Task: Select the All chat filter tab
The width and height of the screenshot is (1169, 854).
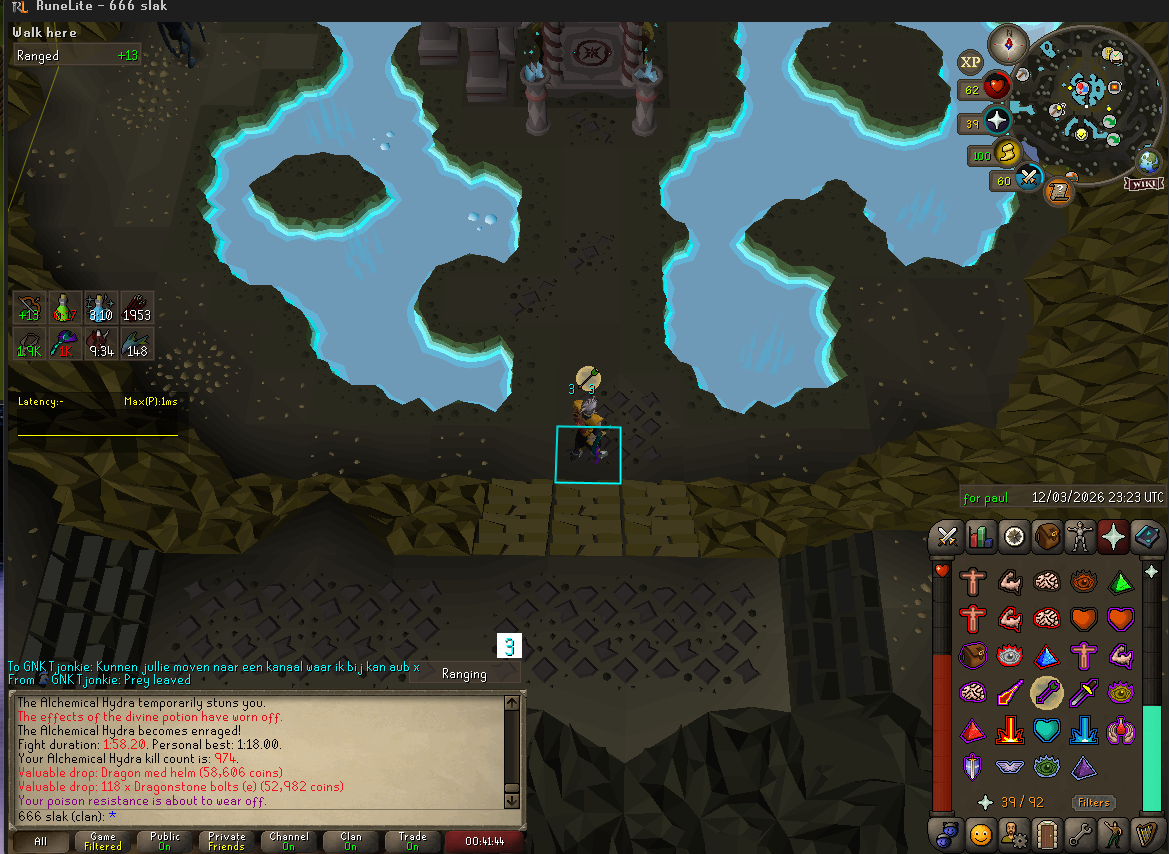Action: click(x=41, y=841)
